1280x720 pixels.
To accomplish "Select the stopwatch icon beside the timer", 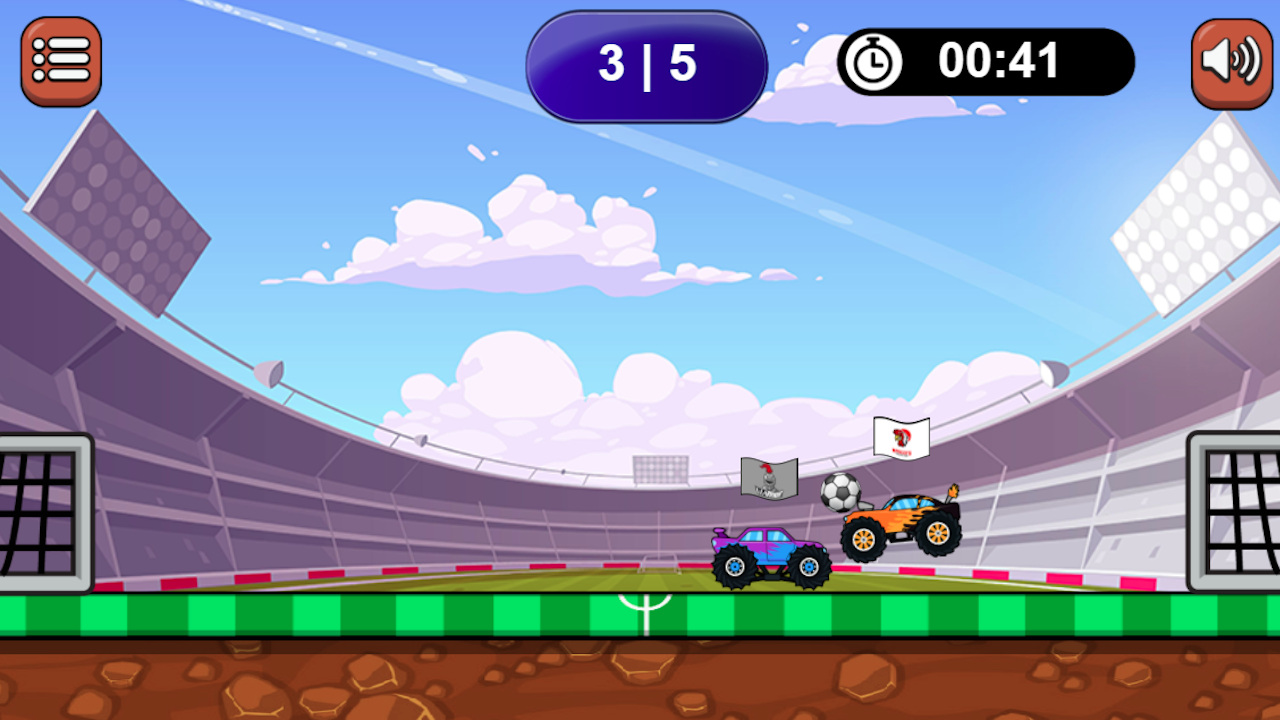I will coord(872,61).
